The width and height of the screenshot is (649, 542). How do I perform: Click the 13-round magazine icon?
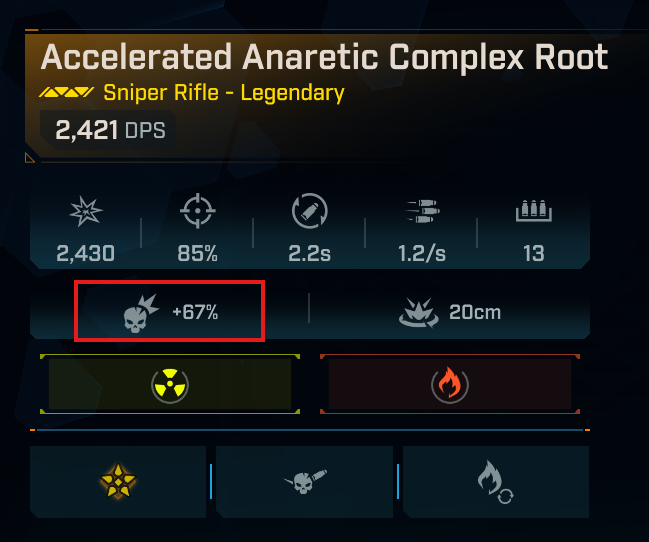[x=533, y=212]
